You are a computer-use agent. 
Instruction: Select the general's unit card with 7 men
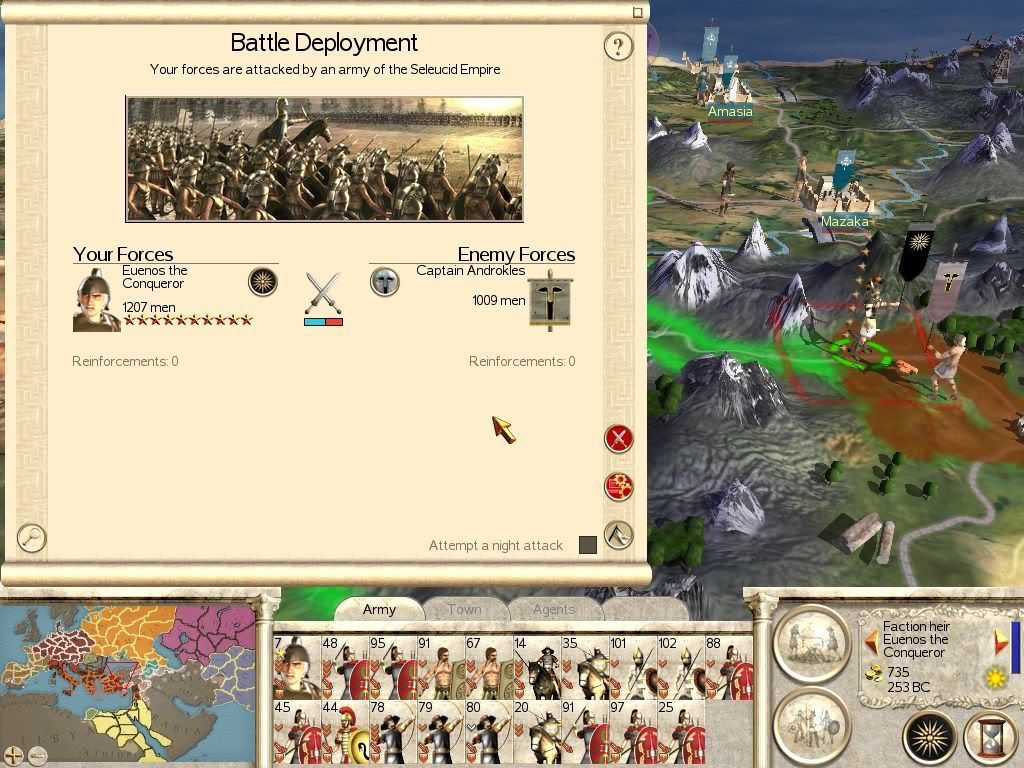pyautogui.click(x=297, y=666)
